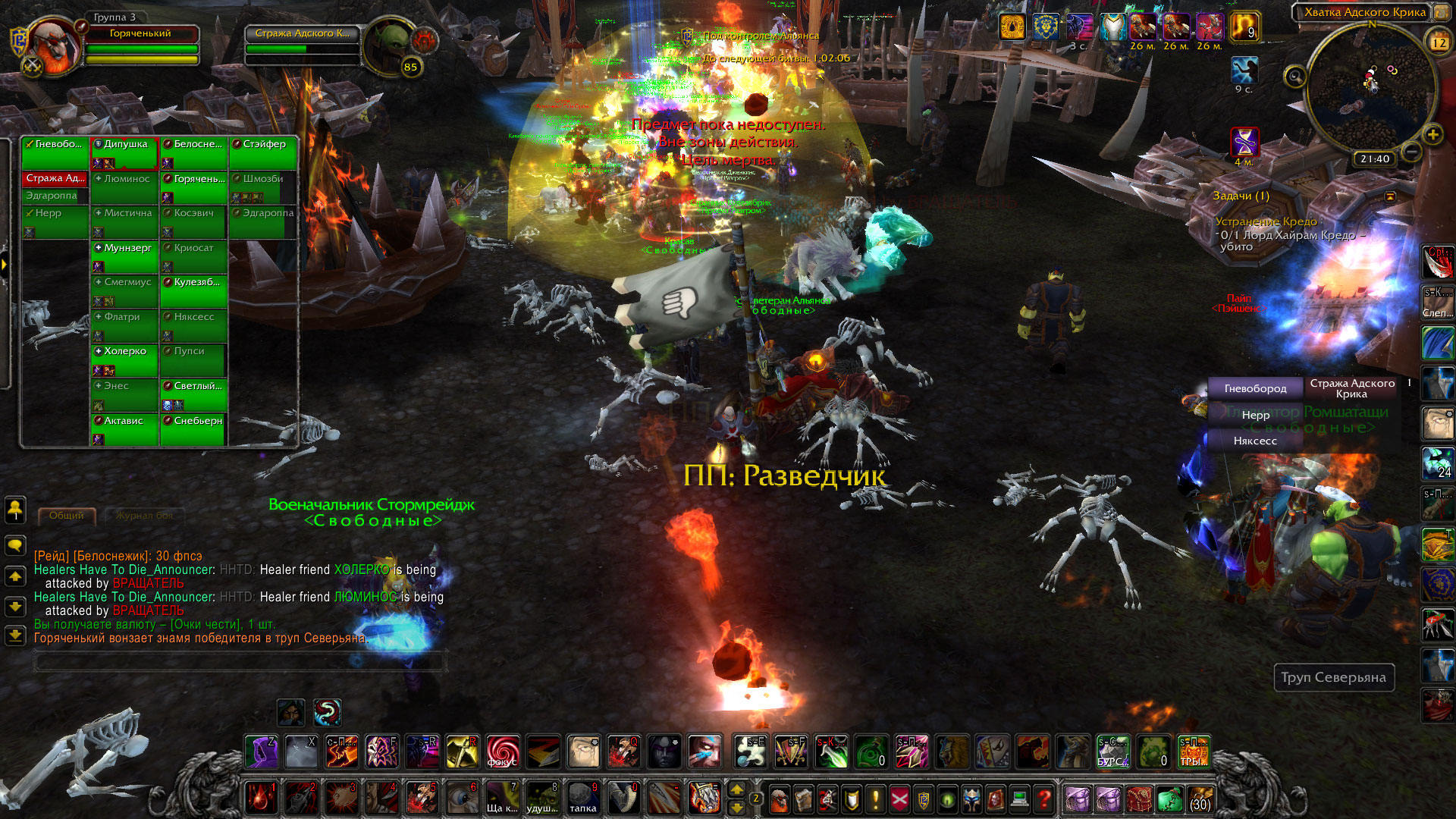Open the Журнал боя chat tab
The image size is (1456, 819).
[x=144, y=516]
